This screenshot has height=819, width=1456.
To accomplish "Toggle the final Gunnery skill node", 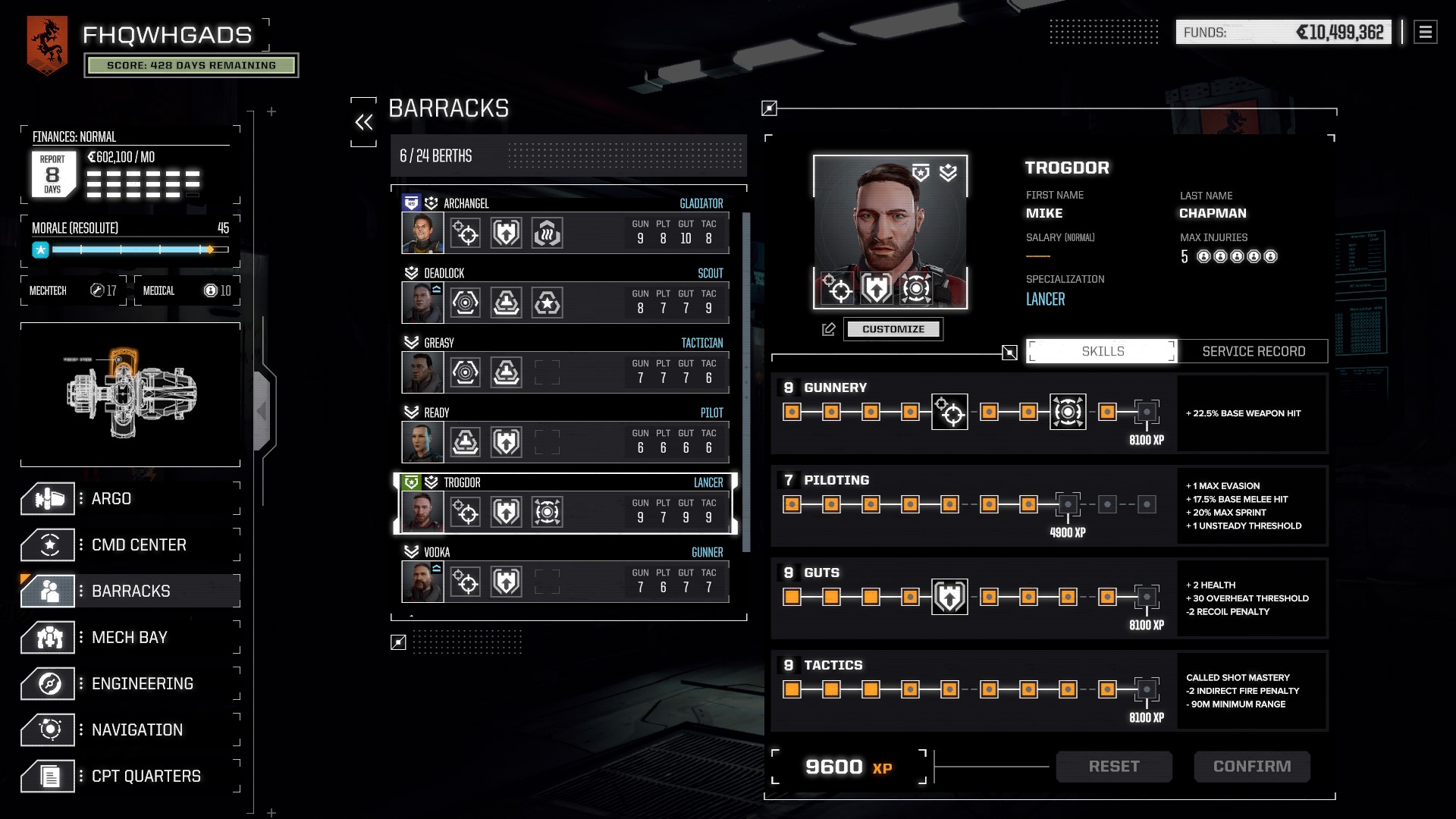I will click(1145, 412).
